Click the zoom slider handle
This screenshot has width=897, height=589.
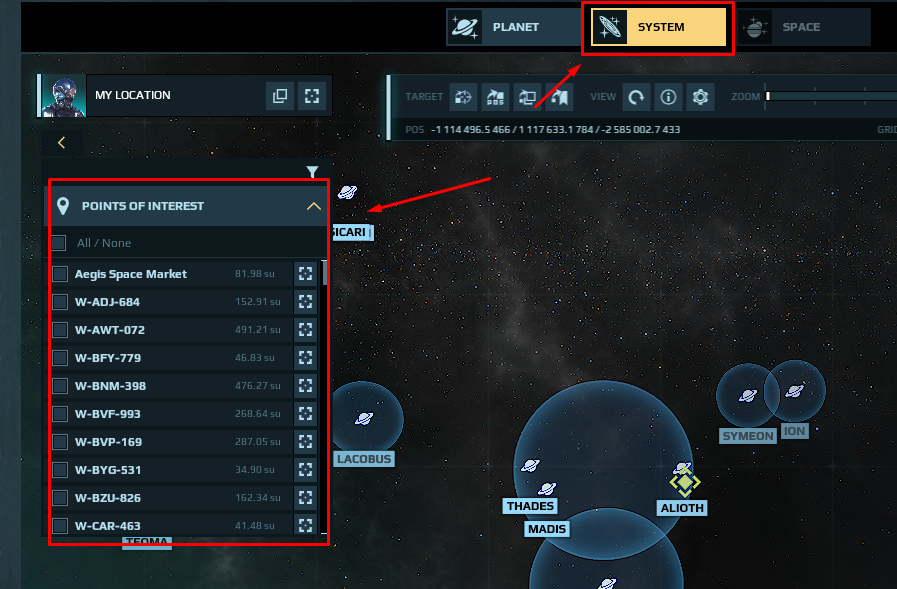click(768, 96)
